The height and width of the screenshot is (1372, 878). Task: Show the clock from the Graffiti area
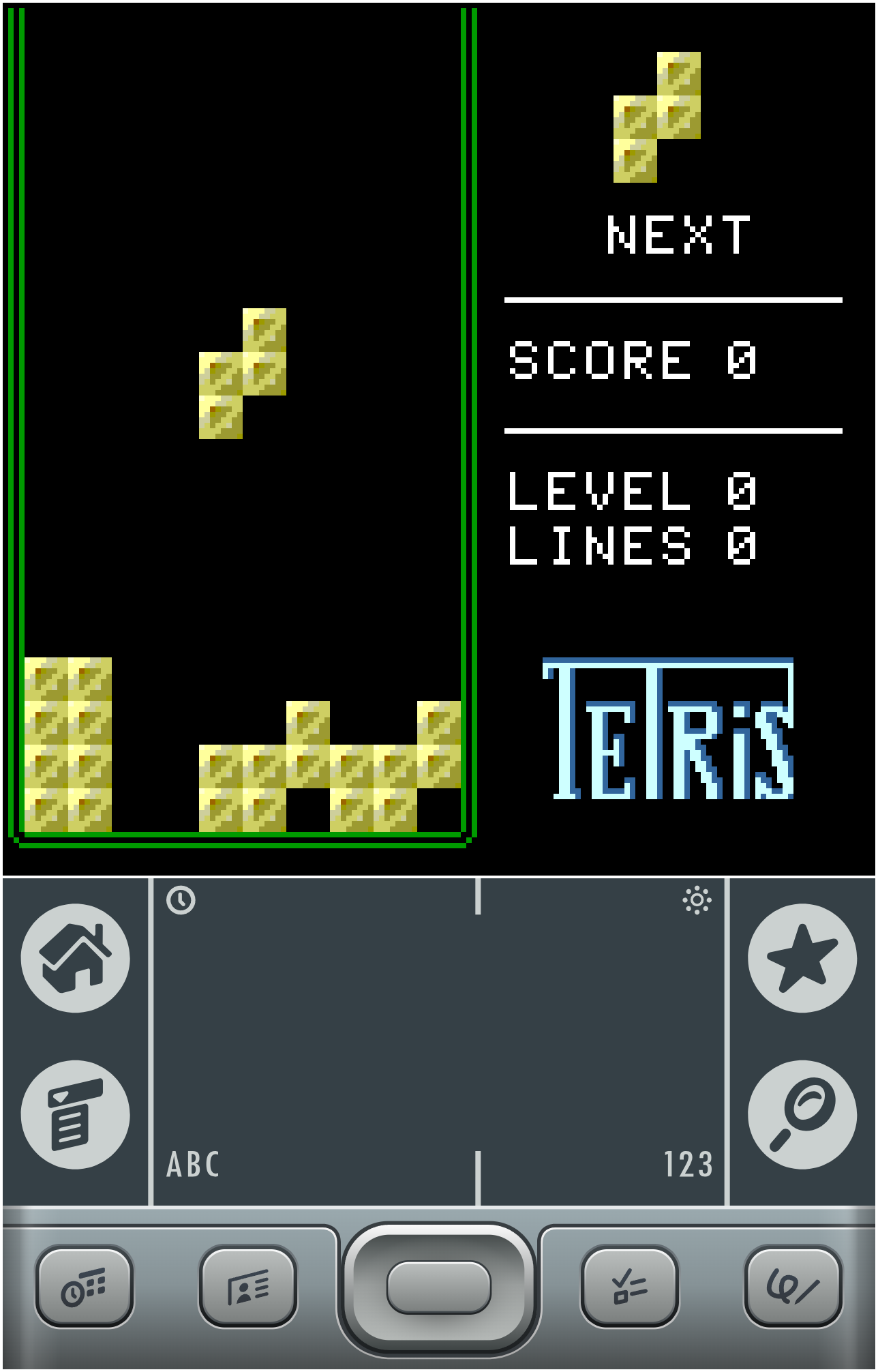pyautogui.click(x=181, y=900)
